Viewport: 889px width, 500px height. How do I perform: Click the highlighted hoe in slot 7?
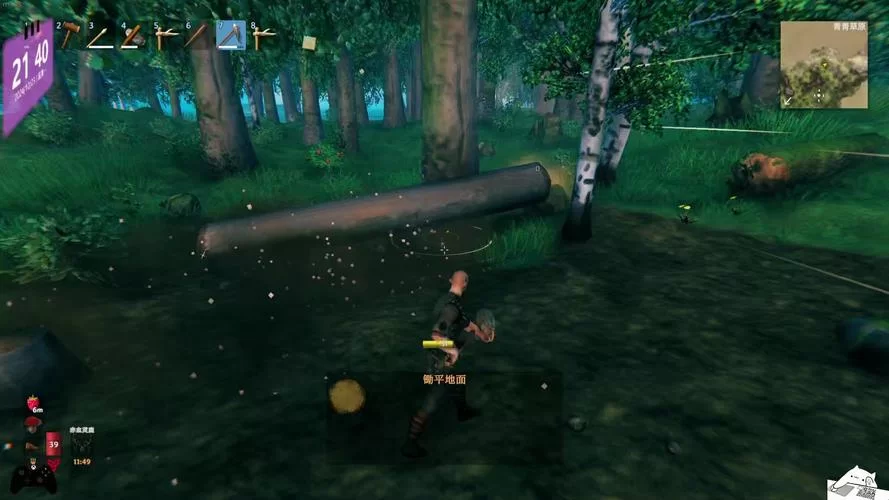tap(231, 36)
